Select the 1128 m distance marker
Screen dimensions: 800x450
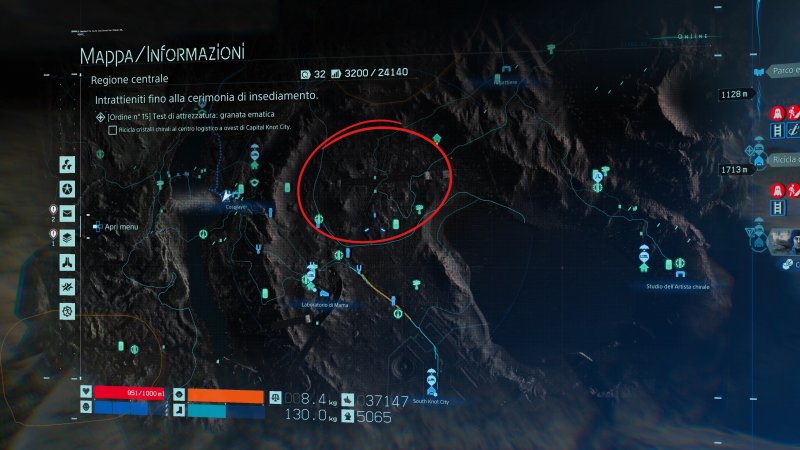pyautogui.click(x=733, y=95)
